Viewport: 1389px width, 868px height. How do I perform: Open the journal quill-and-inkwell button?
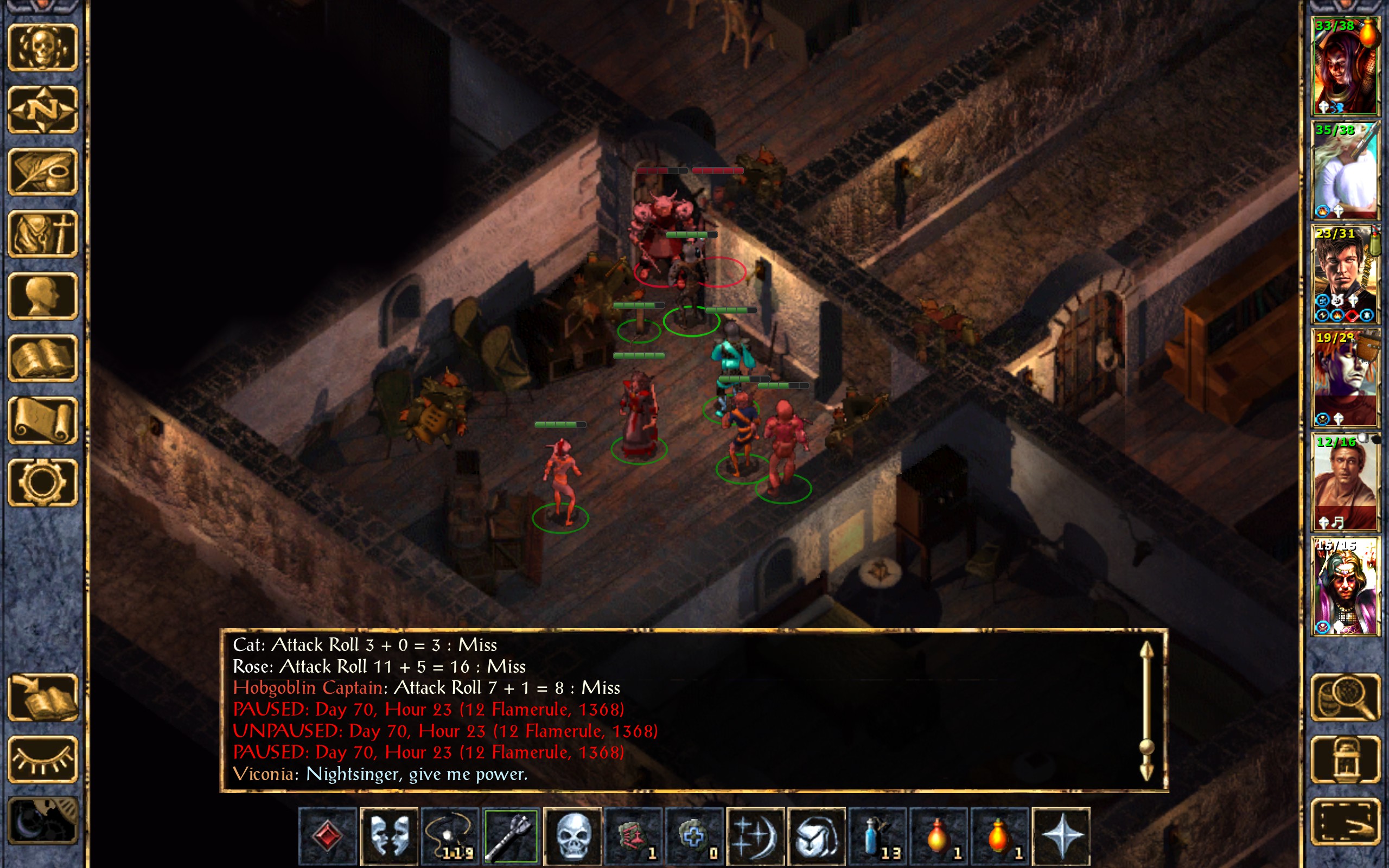point(43,171)
